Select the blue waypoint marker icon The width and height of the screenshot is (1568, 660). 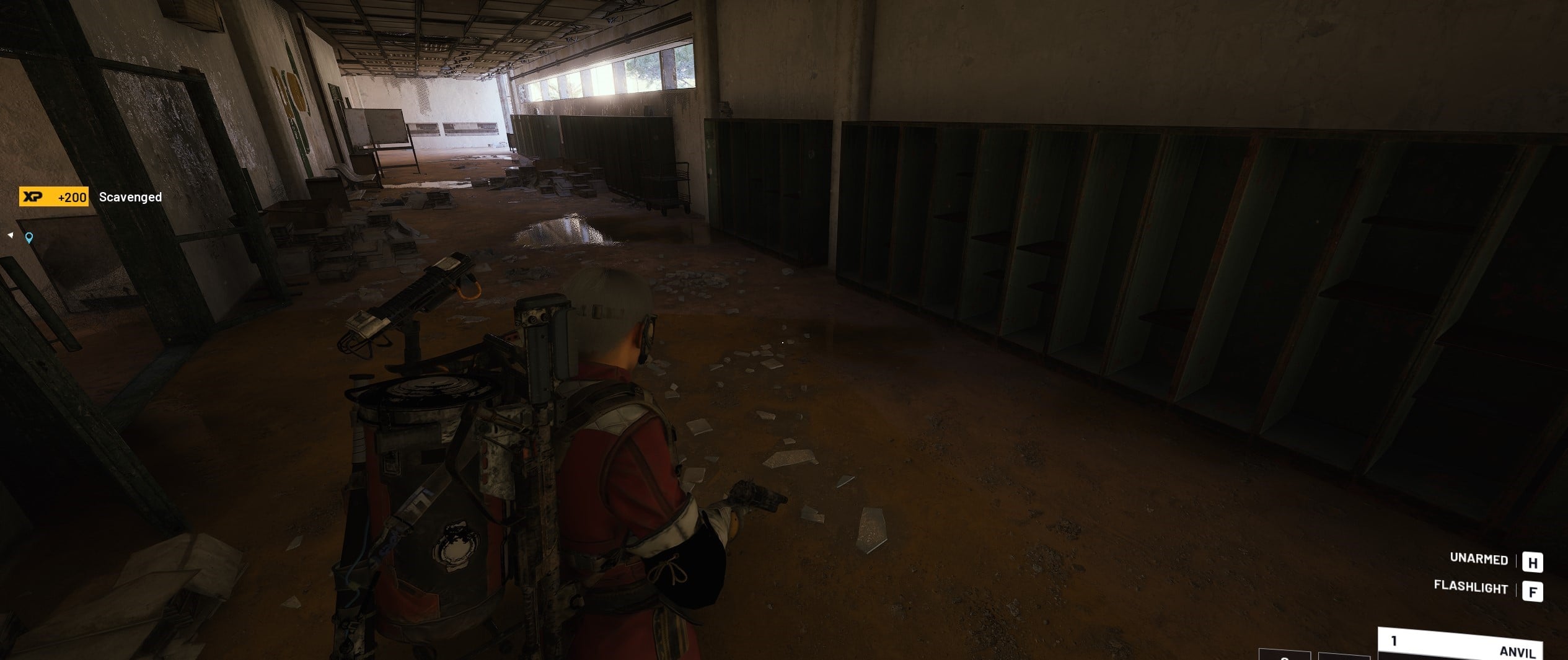30,238
